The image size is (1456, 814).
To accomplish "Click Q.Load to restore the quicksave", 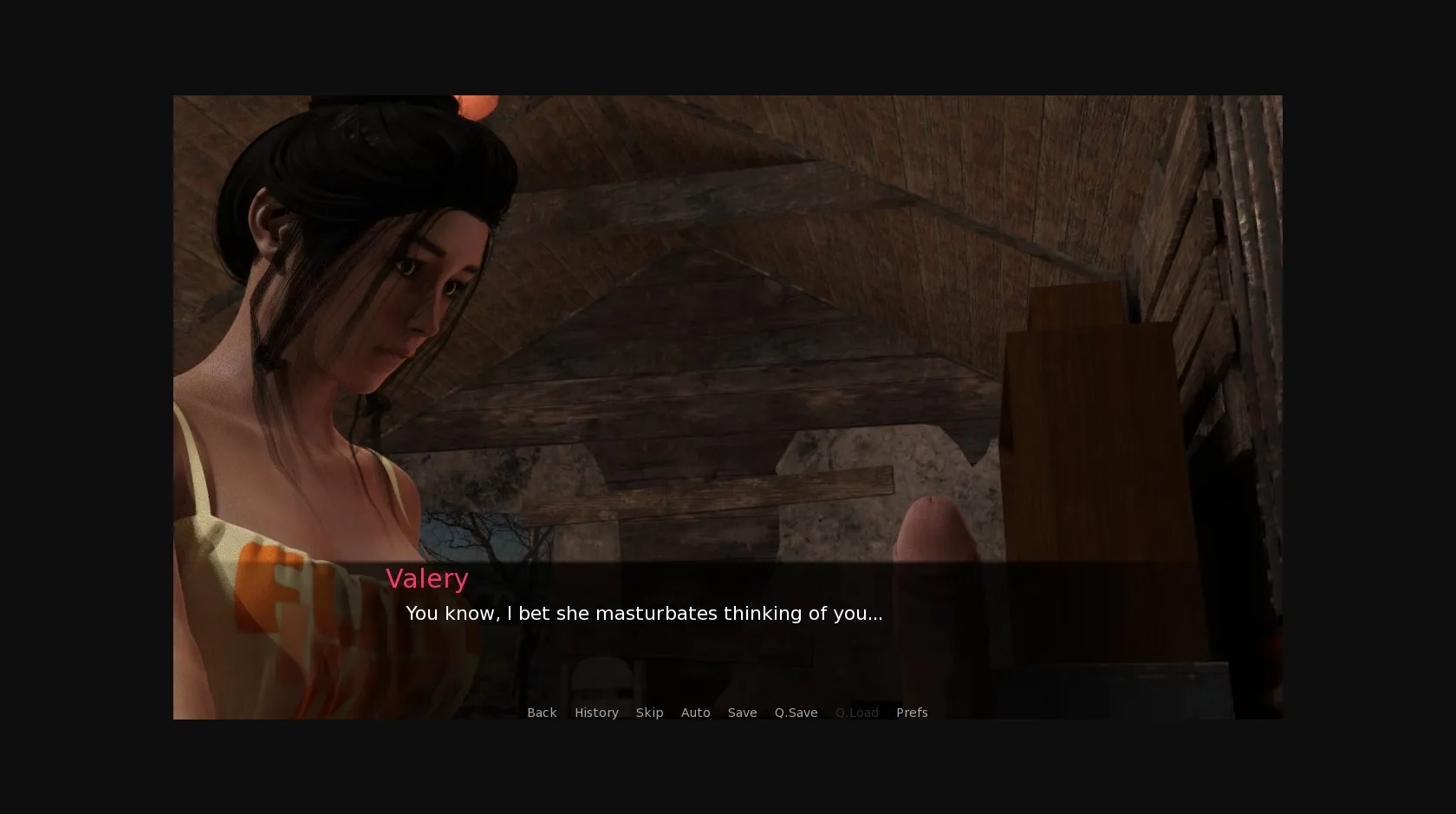I will [857, 712].
